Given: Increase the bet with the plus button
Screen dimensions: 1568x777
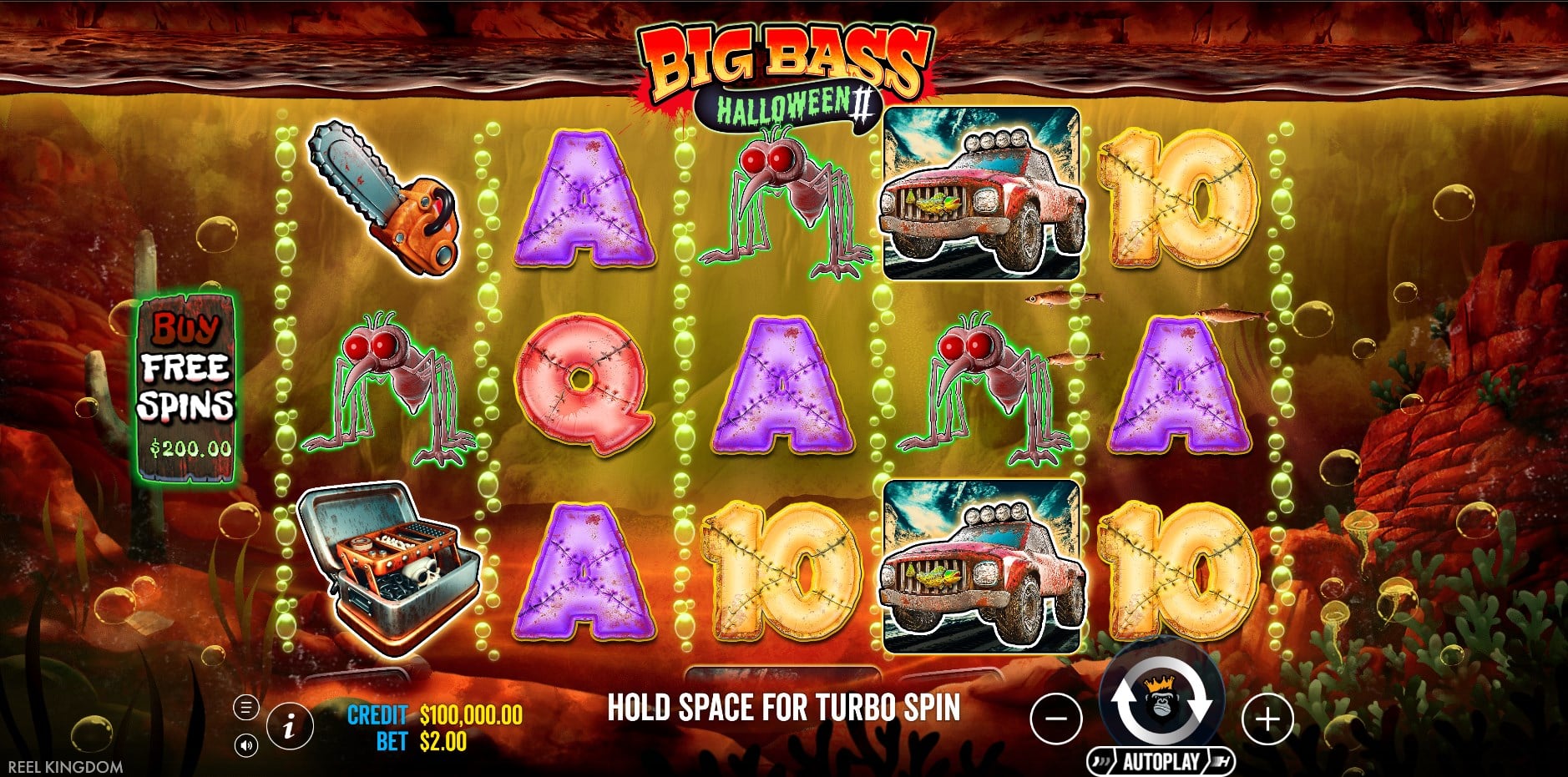Looking at the screenshot, I should [x=1267, y=718].
